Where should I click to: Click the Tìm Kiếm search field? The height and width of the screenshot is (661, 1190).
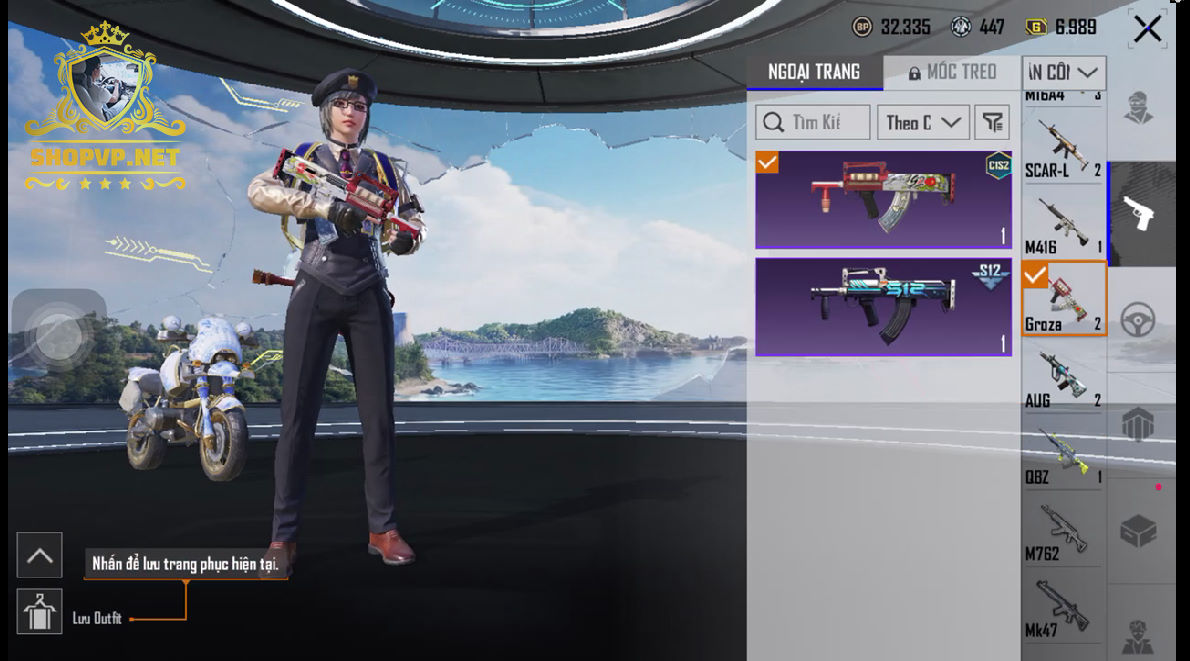pos(812,123)
